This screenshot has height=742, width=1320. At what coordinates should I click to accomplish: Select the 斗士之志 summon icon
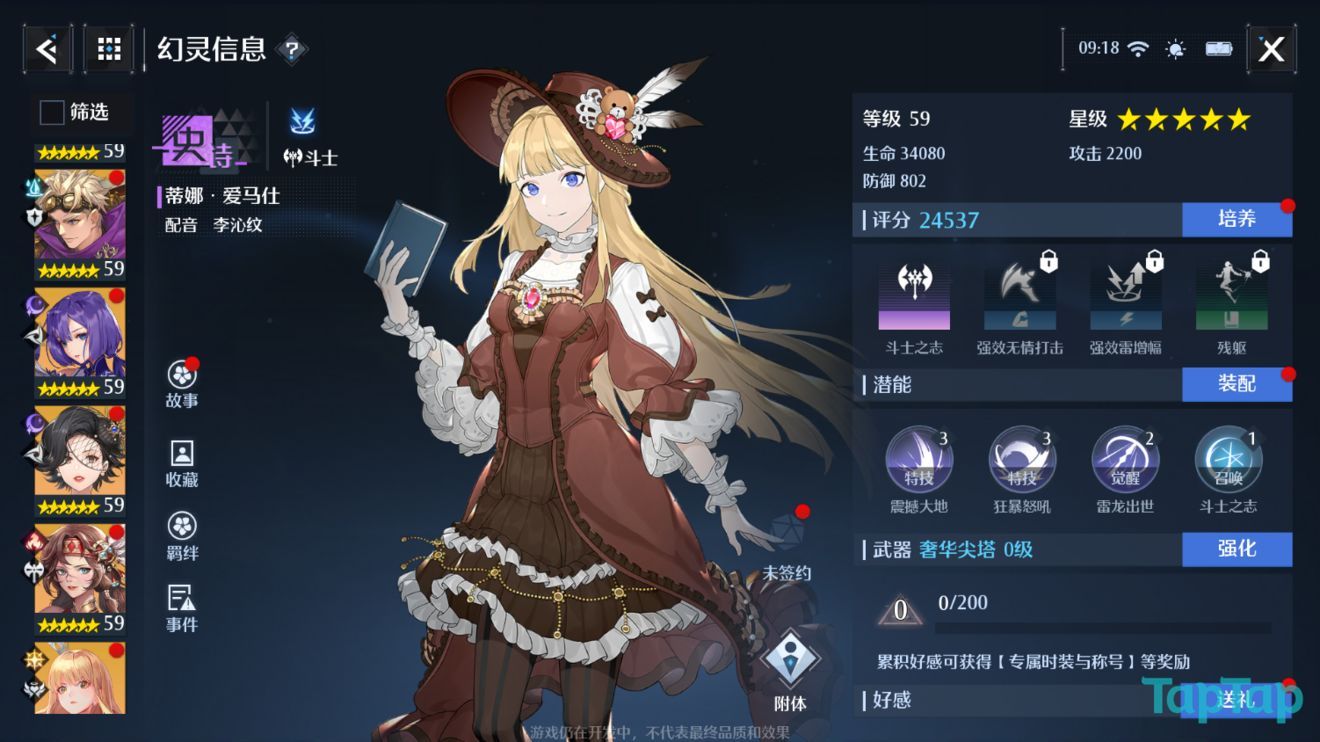(1228, 458)
